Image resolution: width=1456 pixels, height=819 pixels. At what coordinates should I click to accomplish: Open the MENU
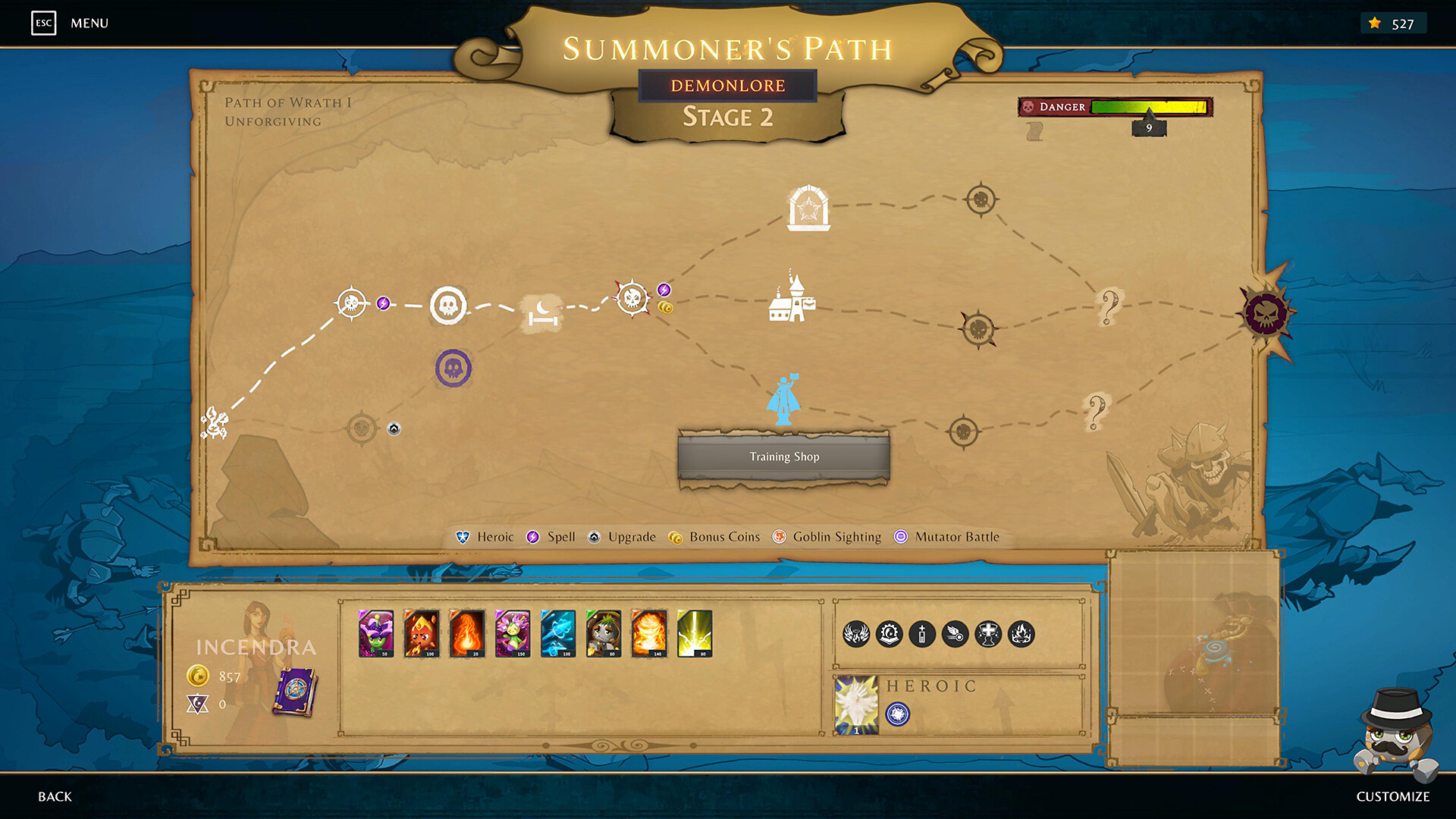88,23
